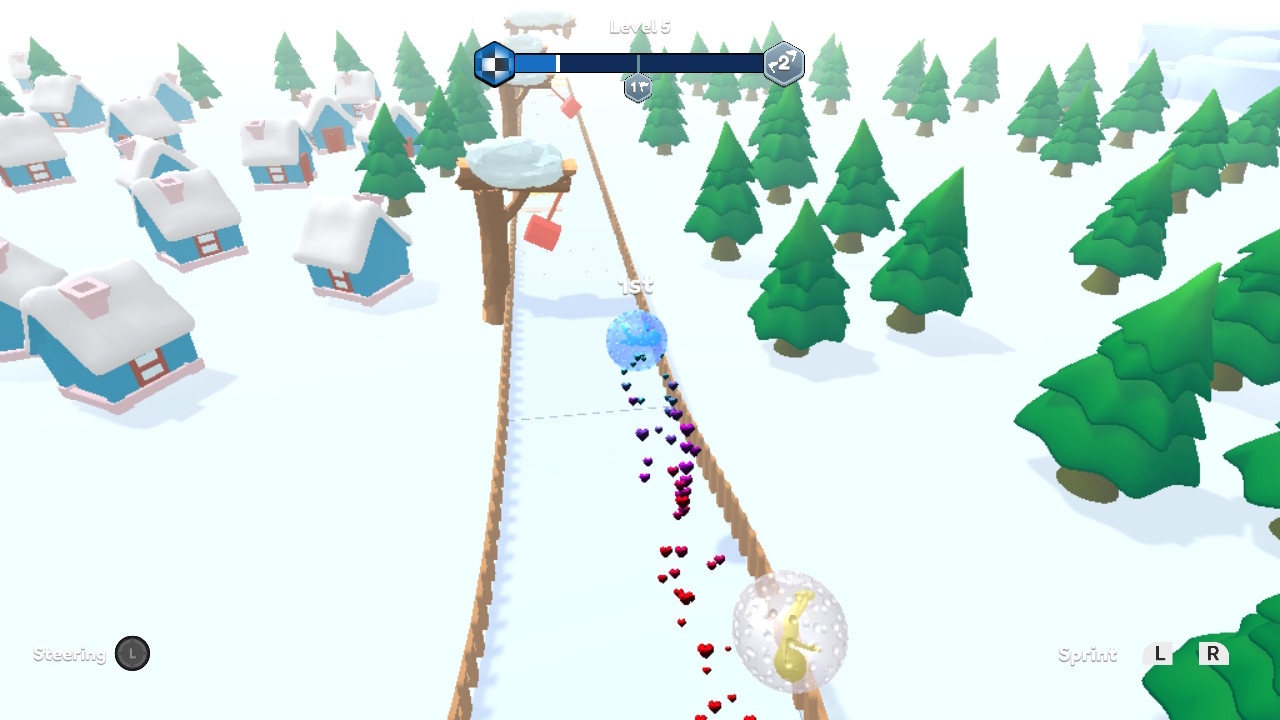Click the Sprint label text
The height and width of the screenshot is (720, 1280).
pos(1086,655)
